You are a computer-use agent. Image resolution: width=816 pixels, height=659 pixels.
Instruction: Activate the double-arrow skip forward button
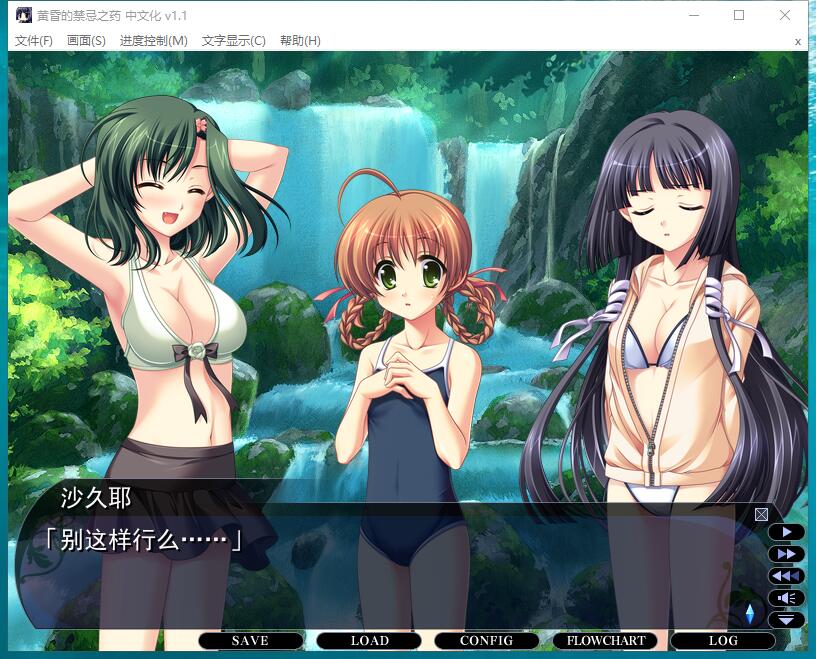[787, 554]
